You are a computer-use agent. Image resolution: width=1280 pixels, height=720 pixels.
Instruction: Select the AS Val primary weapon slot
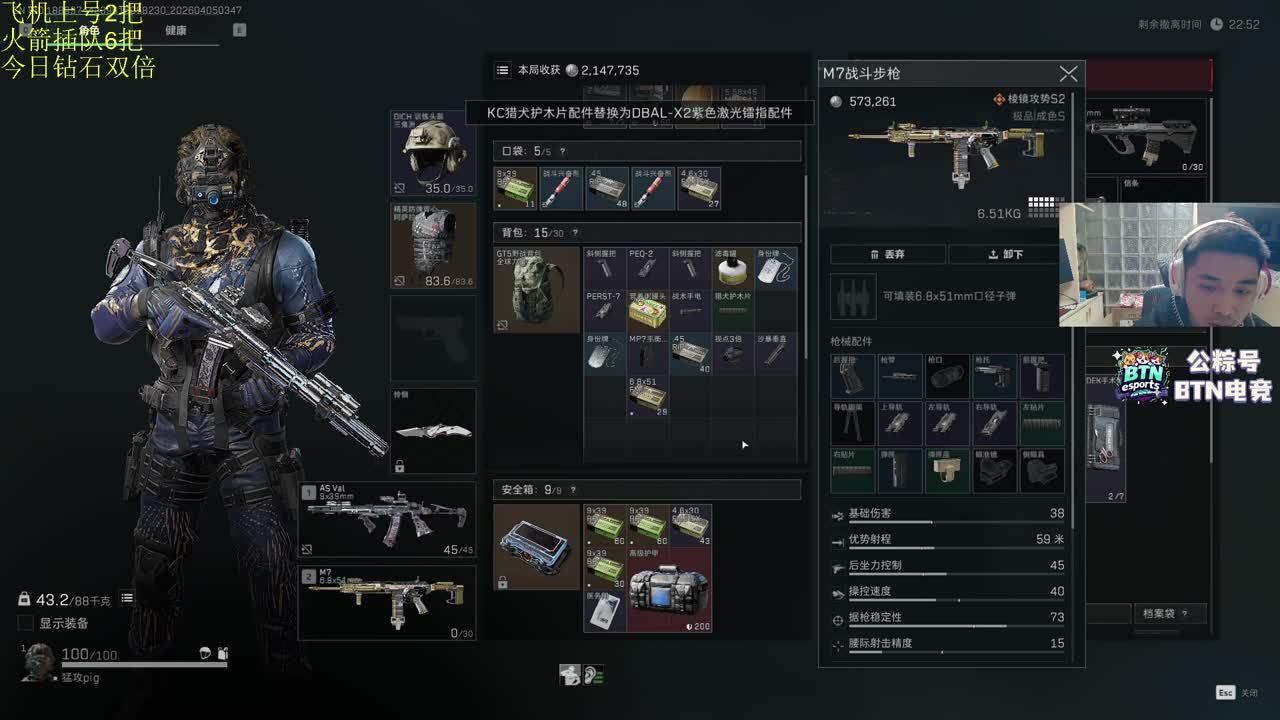point(387,519)
